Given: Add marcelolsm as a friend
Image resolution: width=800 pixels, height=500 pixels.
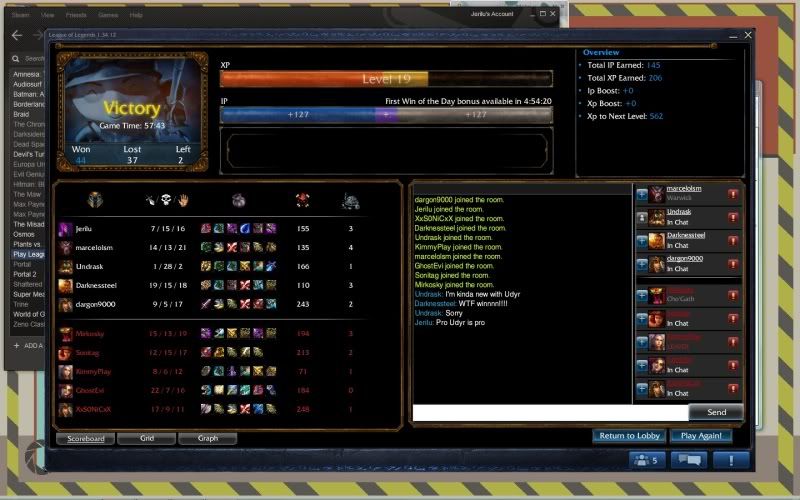Looking at the screenshot, I should click(x=642, y=193).
